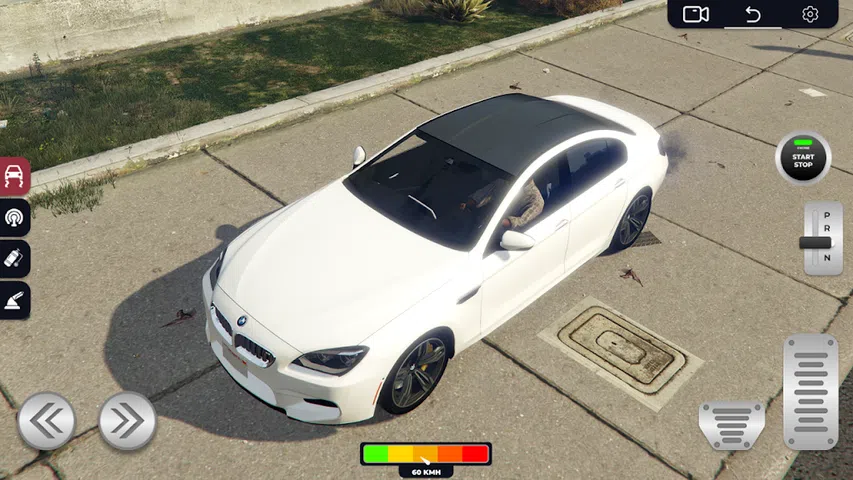Tap the radio signal icon
This screenshot has height=480, width=853.
[x=15, y=217]
